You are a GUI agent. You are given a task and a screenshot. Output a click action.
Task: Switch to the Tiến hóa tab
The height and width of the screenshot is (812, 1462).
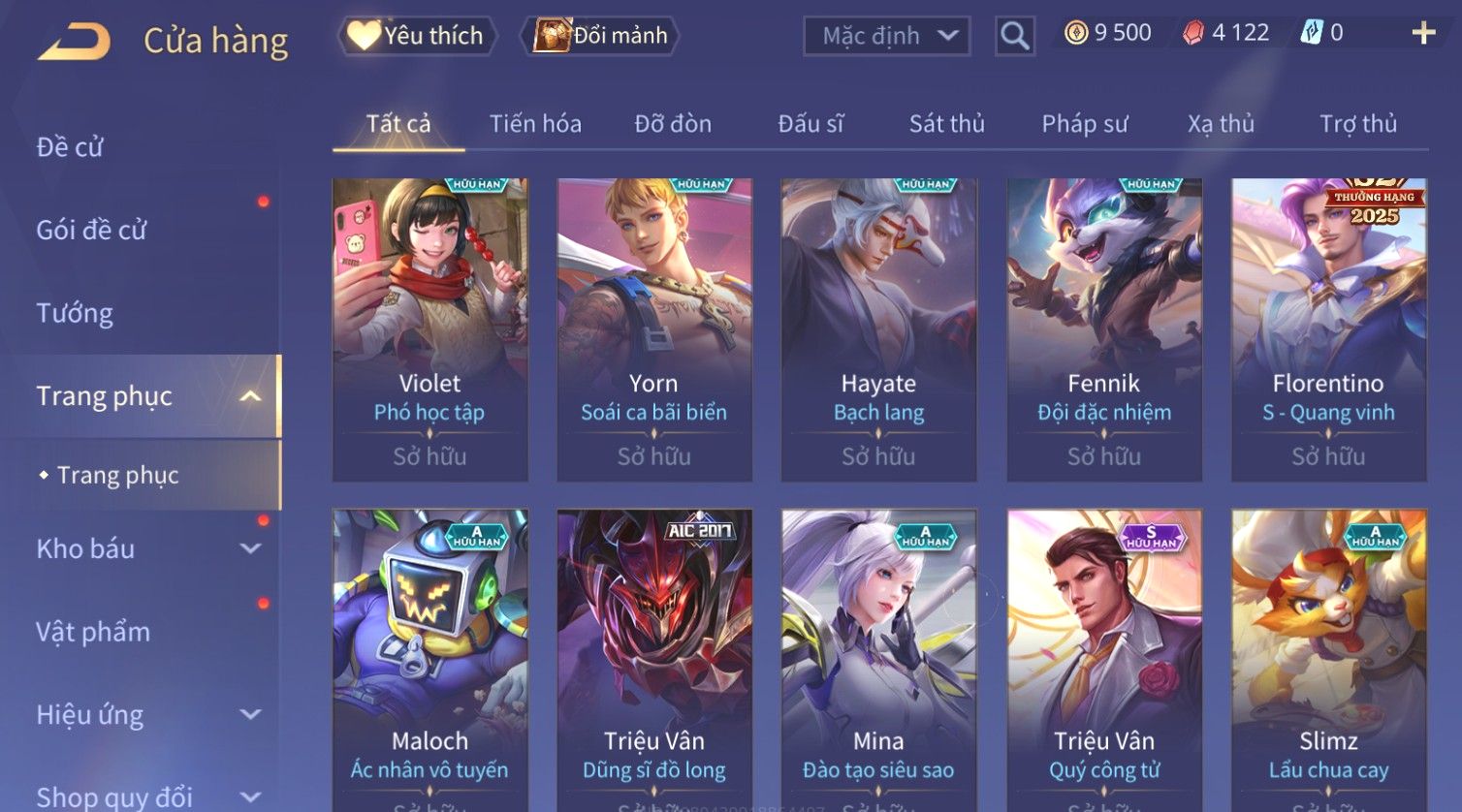[535, 124]
